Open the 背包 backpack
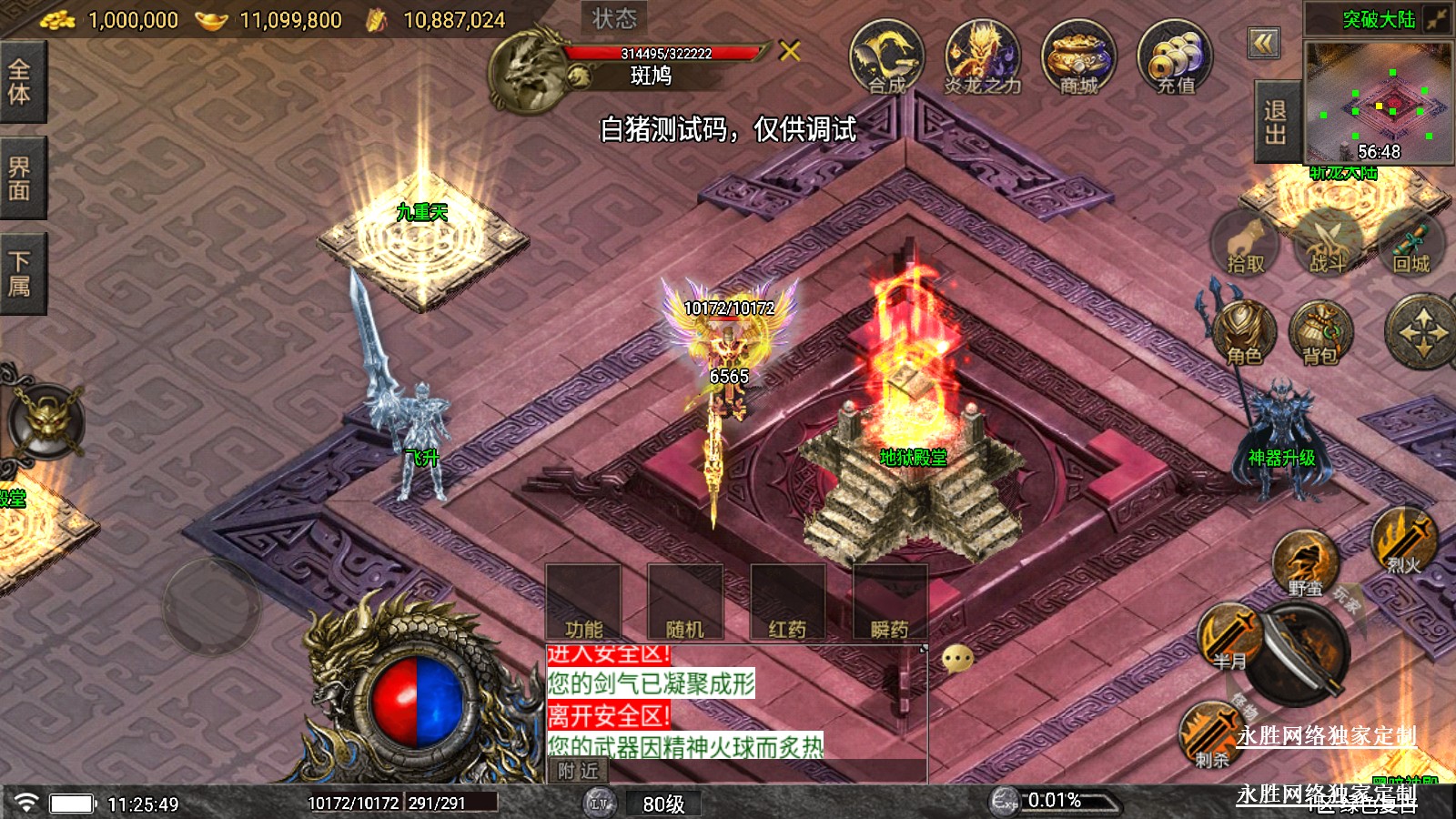Screen dimensions: 1456x819 coord(1321,334)
